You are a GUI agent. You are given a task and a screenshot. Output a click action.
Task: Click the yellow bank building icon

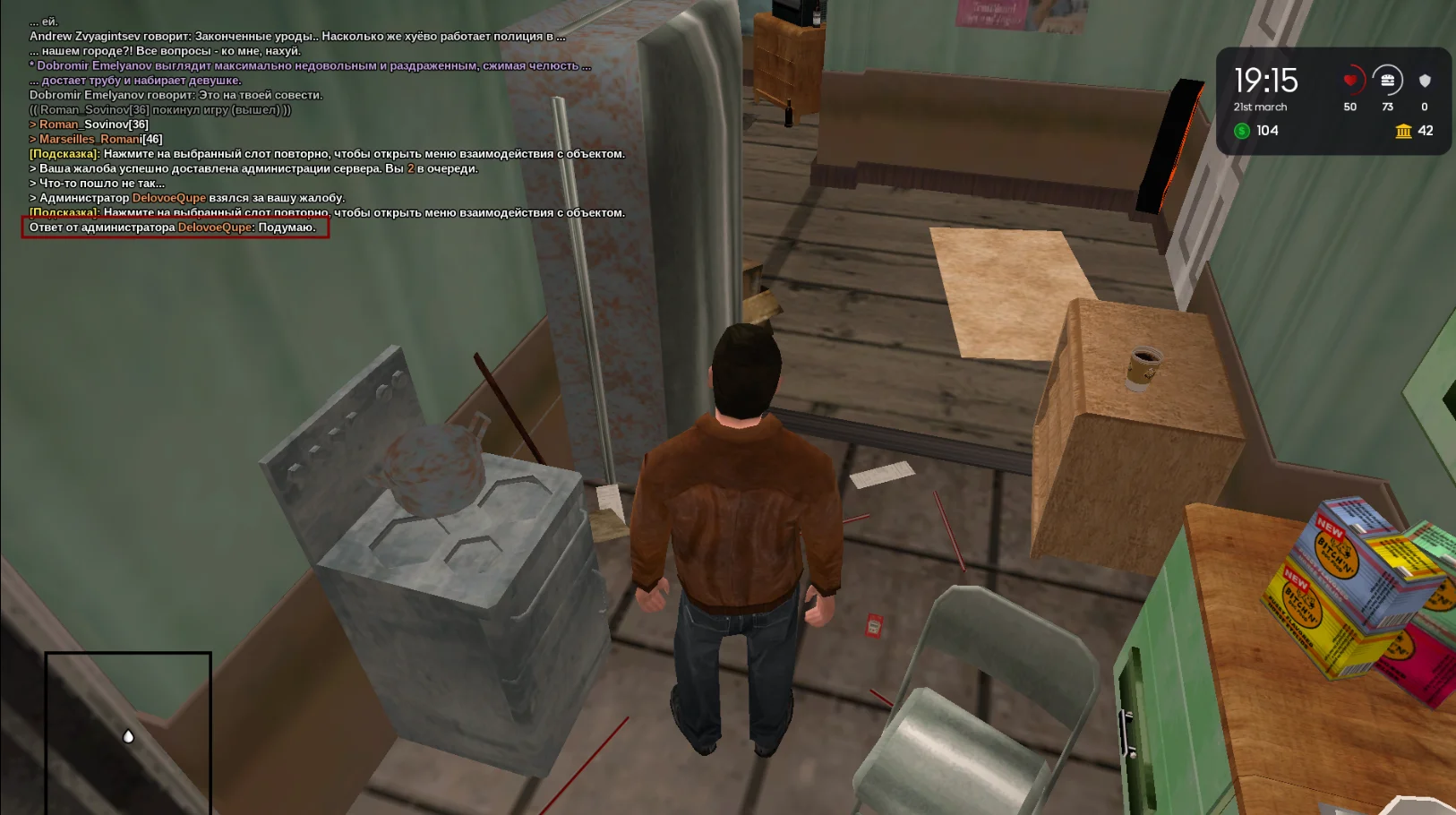1403,131
